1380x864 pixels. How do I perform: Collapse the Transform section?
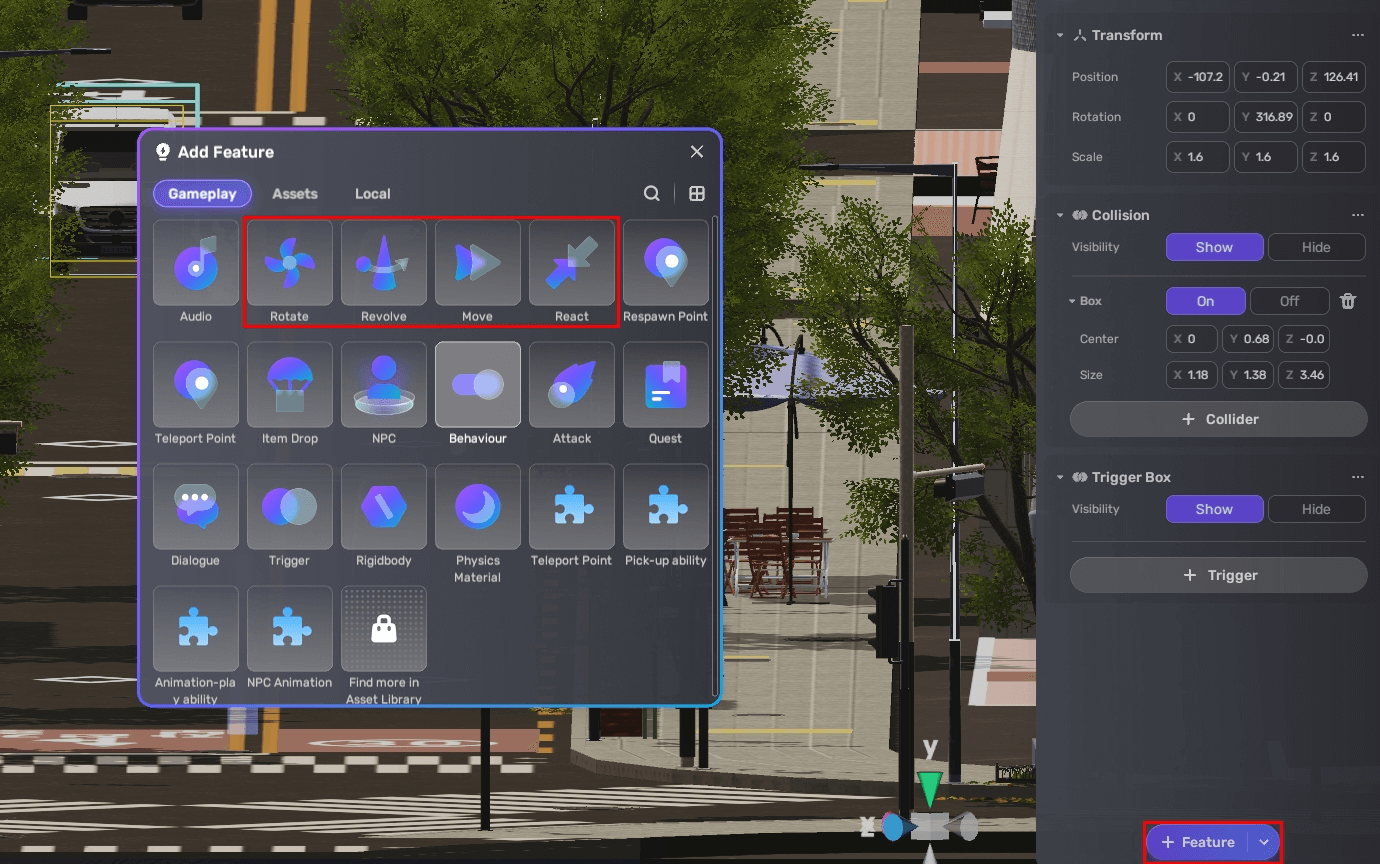[x=1060, y=34]
